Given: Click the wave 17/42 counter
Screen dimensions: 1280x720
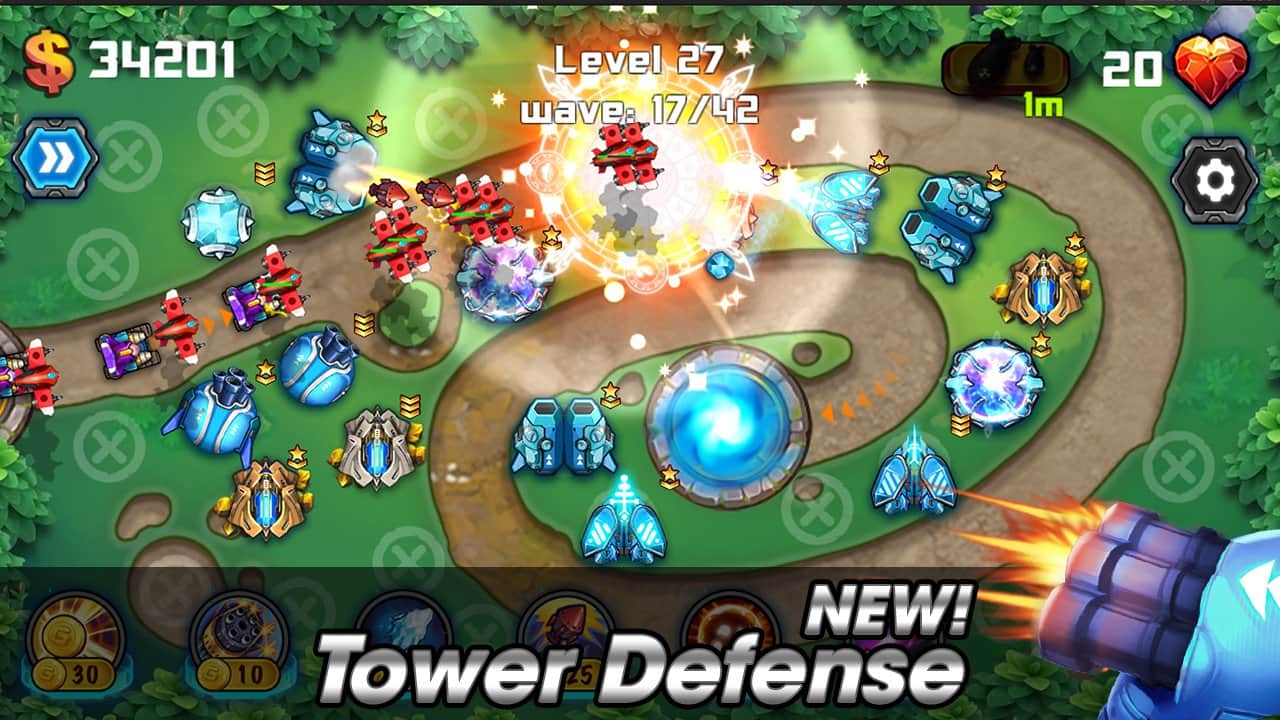Looking at the screenshot, I should tap(642, 108).
